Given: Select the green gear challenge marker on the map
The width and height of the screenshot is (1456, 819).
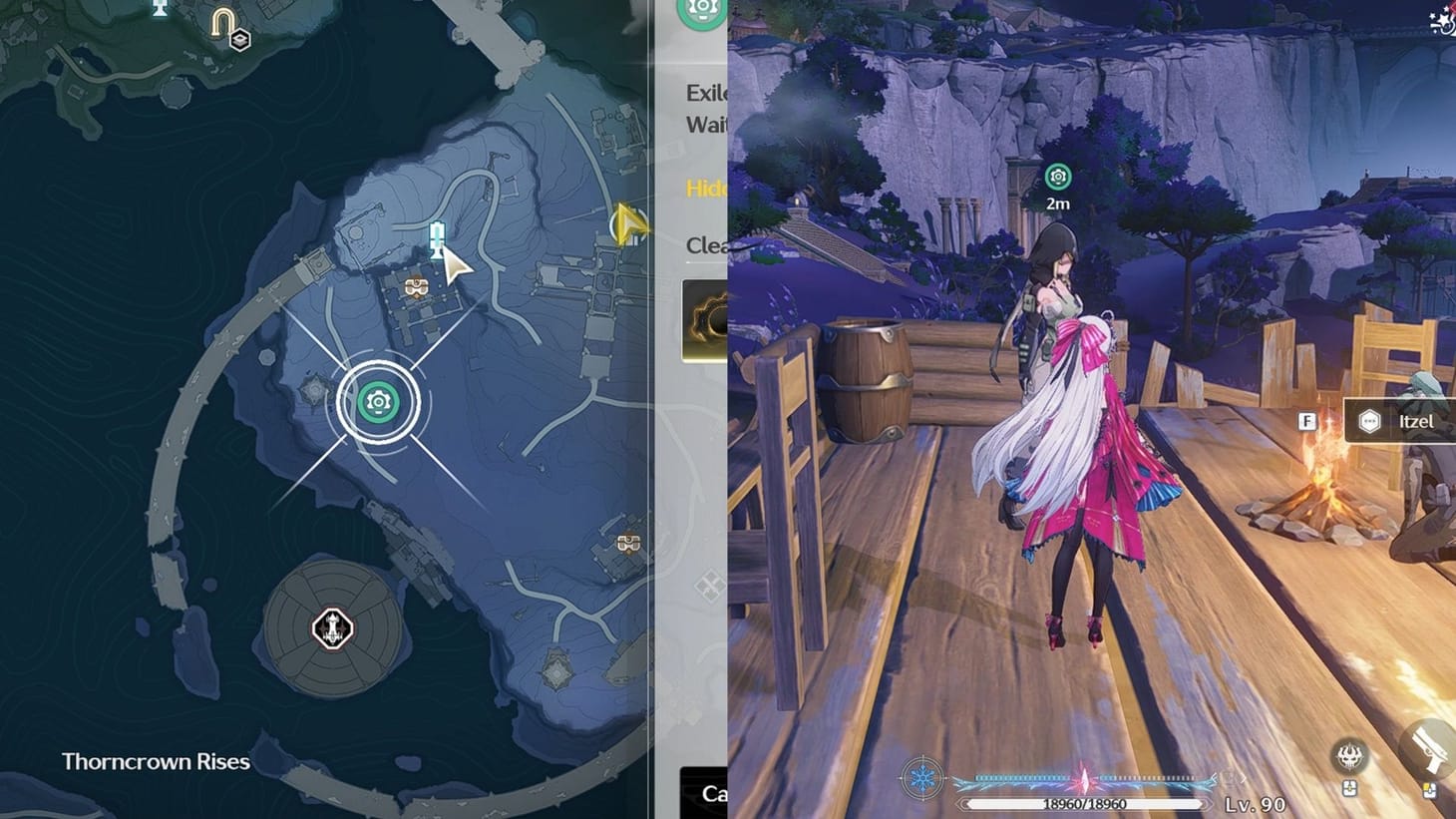Looking at the screenshot, I should click(377, 401).
